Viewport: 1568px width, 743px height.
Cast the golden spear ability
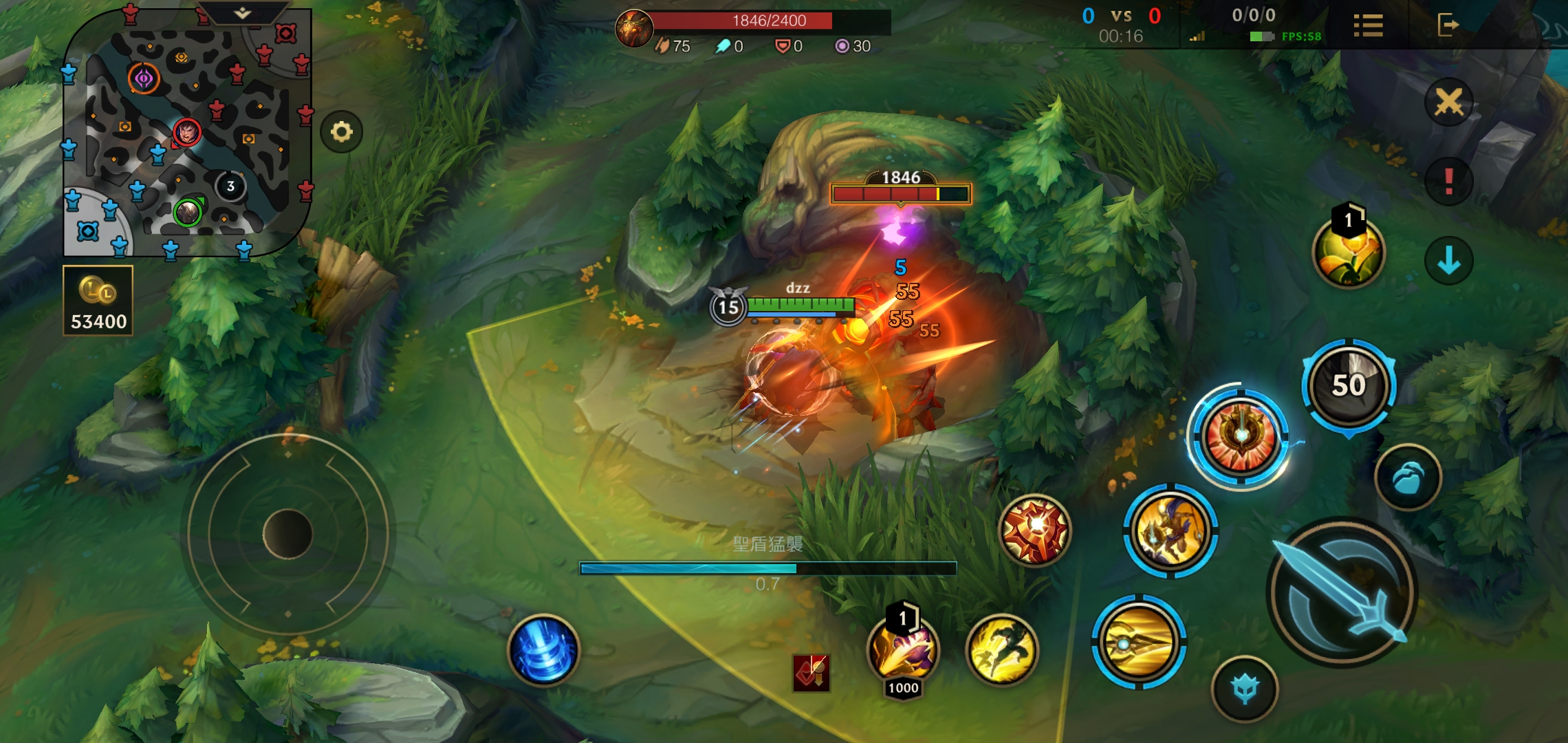(x=1139, y=643)
